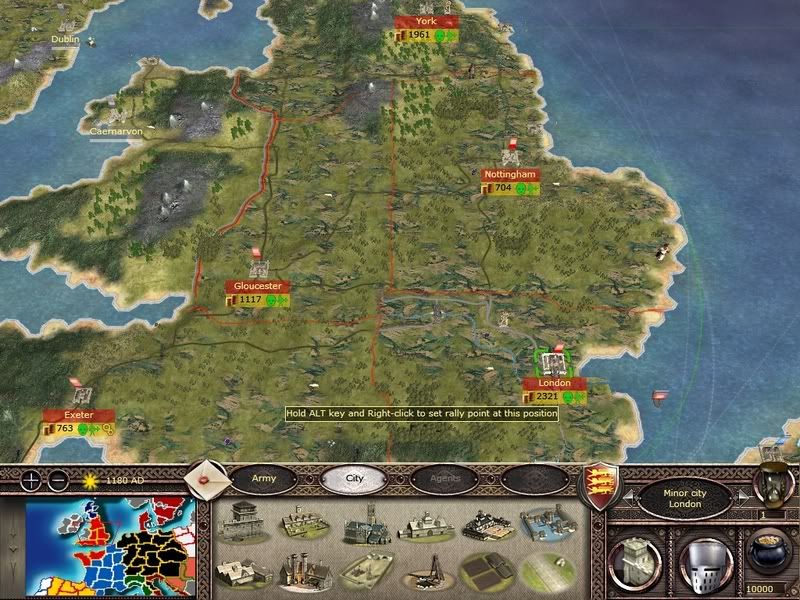Open the Agents tab
The width and height of the screenshot is (800, 600).
(444, 479)
